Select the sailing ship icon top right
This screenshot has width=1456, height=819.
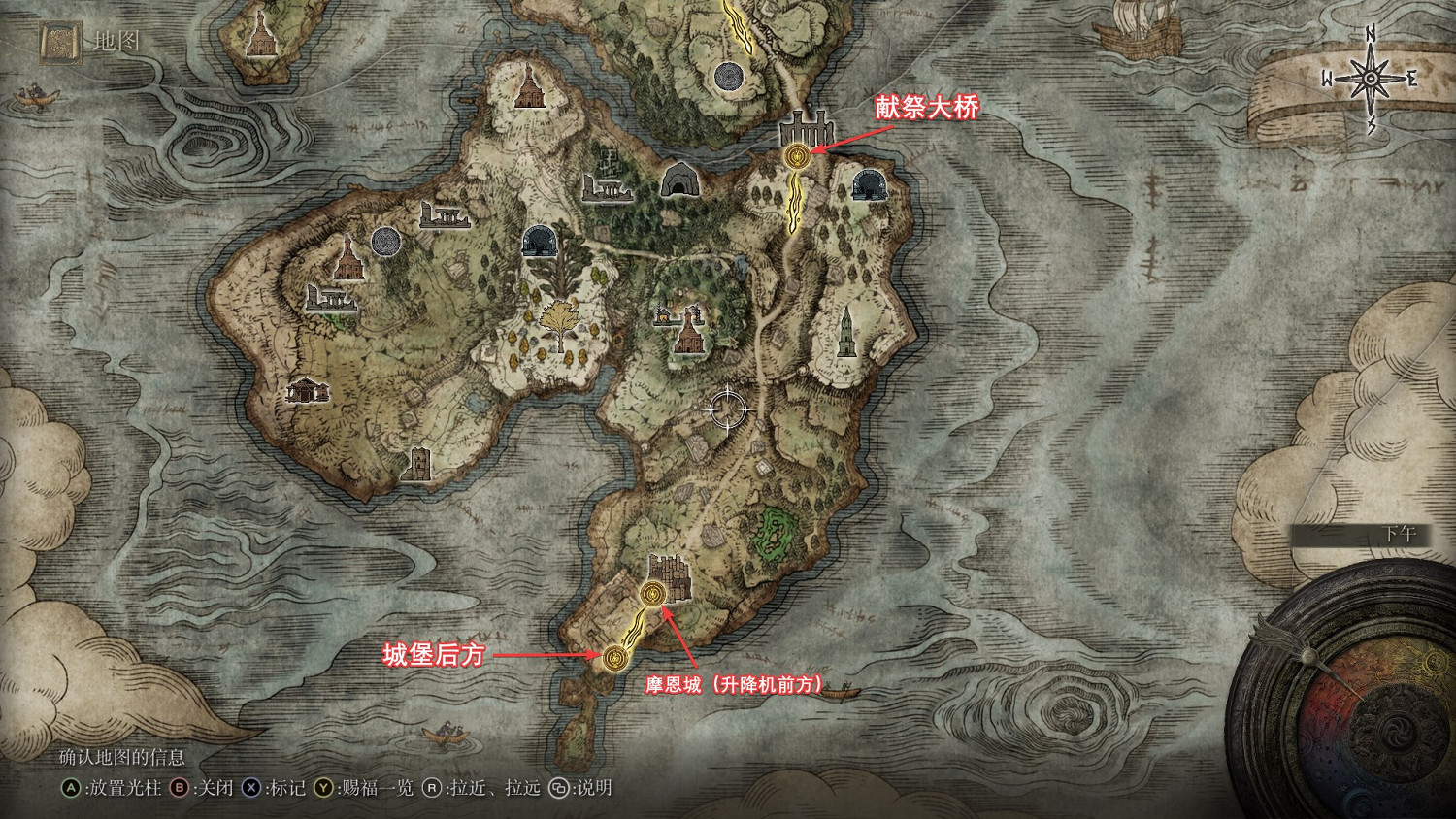1139,29
